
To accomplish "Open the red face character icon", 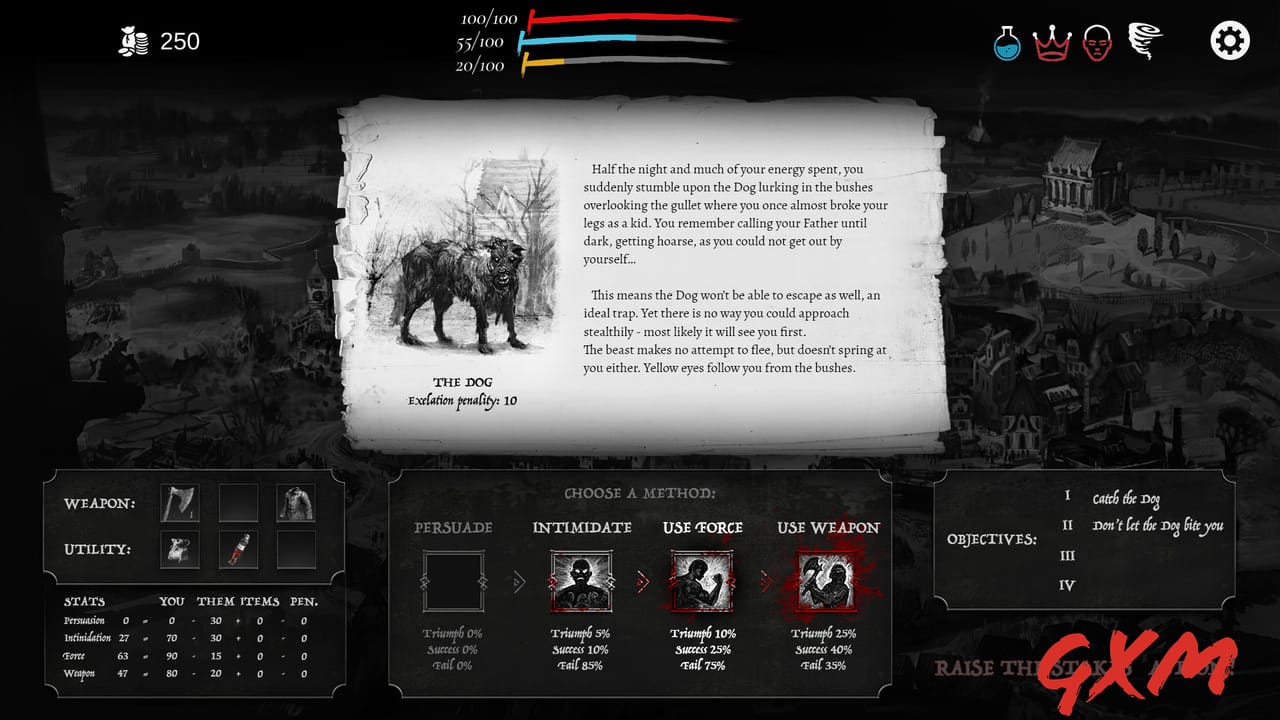I will point(1095,41).
